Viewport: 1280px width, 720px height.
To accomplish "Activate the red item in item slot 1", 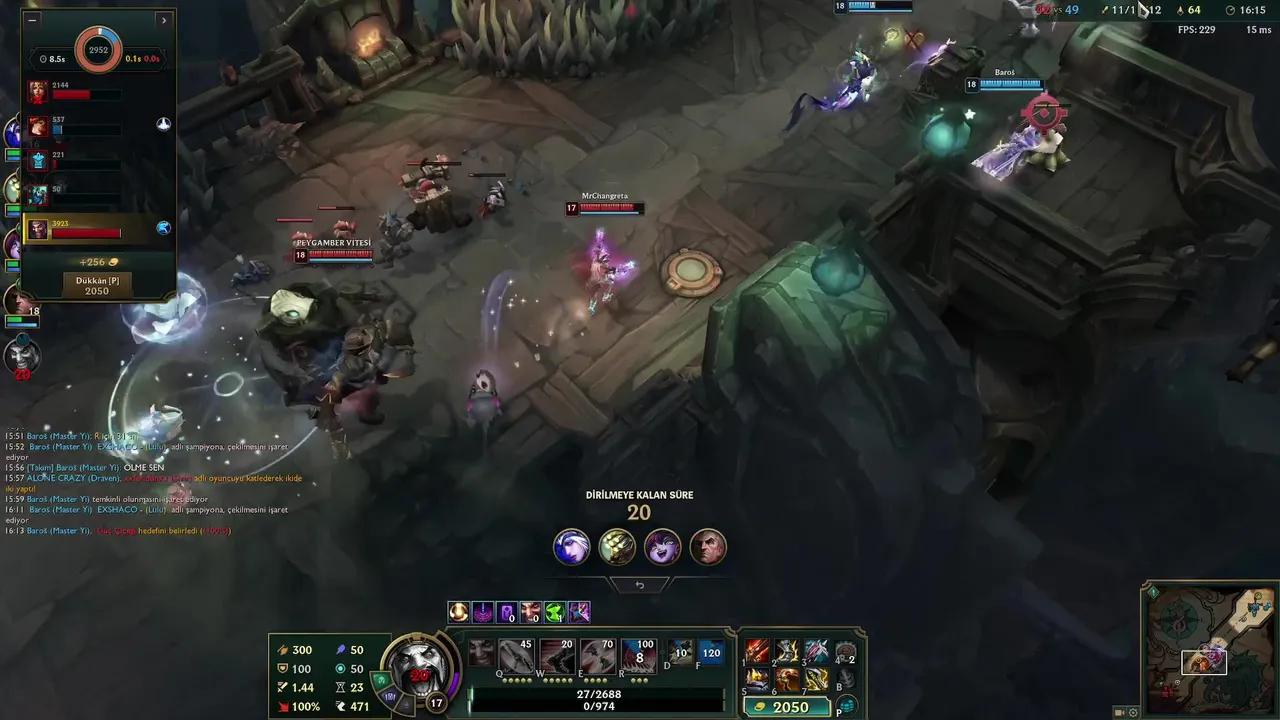I will [758, 652].
